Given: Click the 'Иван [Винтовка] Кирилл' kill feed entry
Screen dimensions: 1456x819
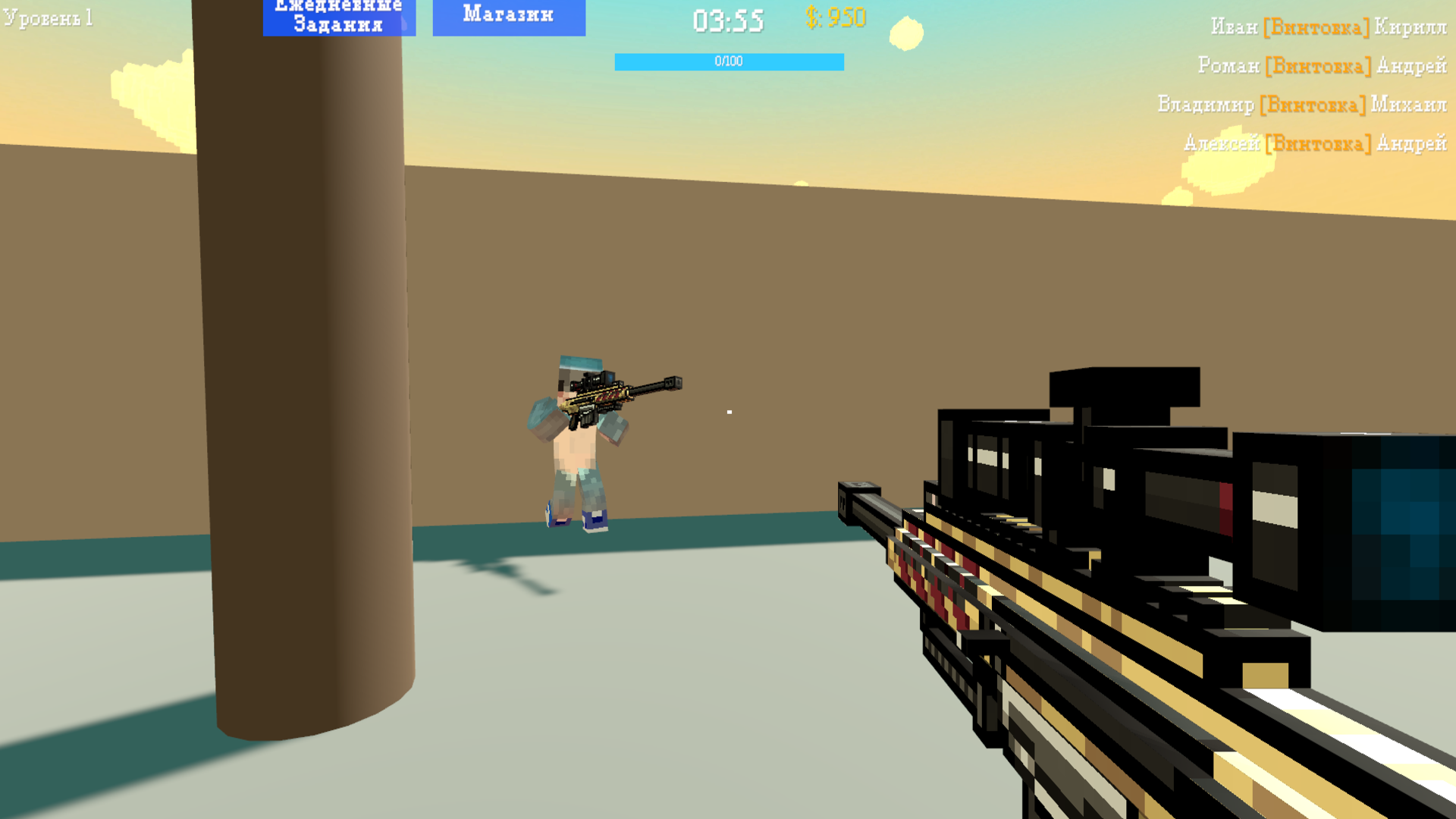Looking at the screenshot, I should click(x=1331, y=27).
